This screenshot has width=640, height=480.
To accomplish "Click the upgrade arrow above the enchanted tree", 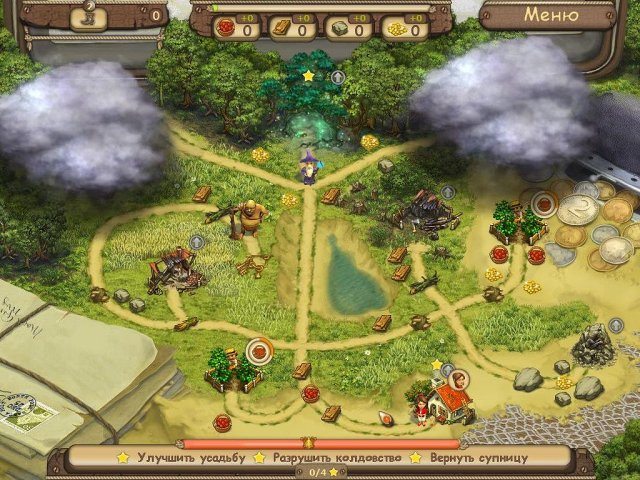I will point(338,76).
